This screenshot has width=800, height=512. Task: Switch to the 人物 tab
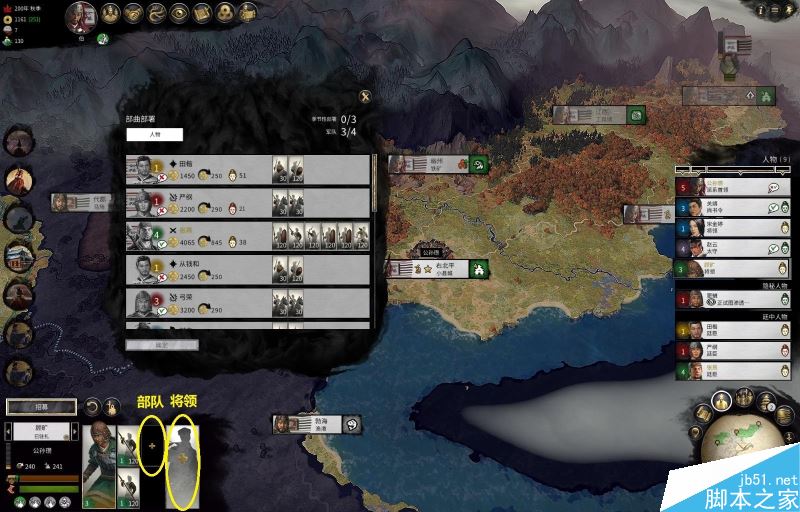pyautogui.click(x=154, y=134)
